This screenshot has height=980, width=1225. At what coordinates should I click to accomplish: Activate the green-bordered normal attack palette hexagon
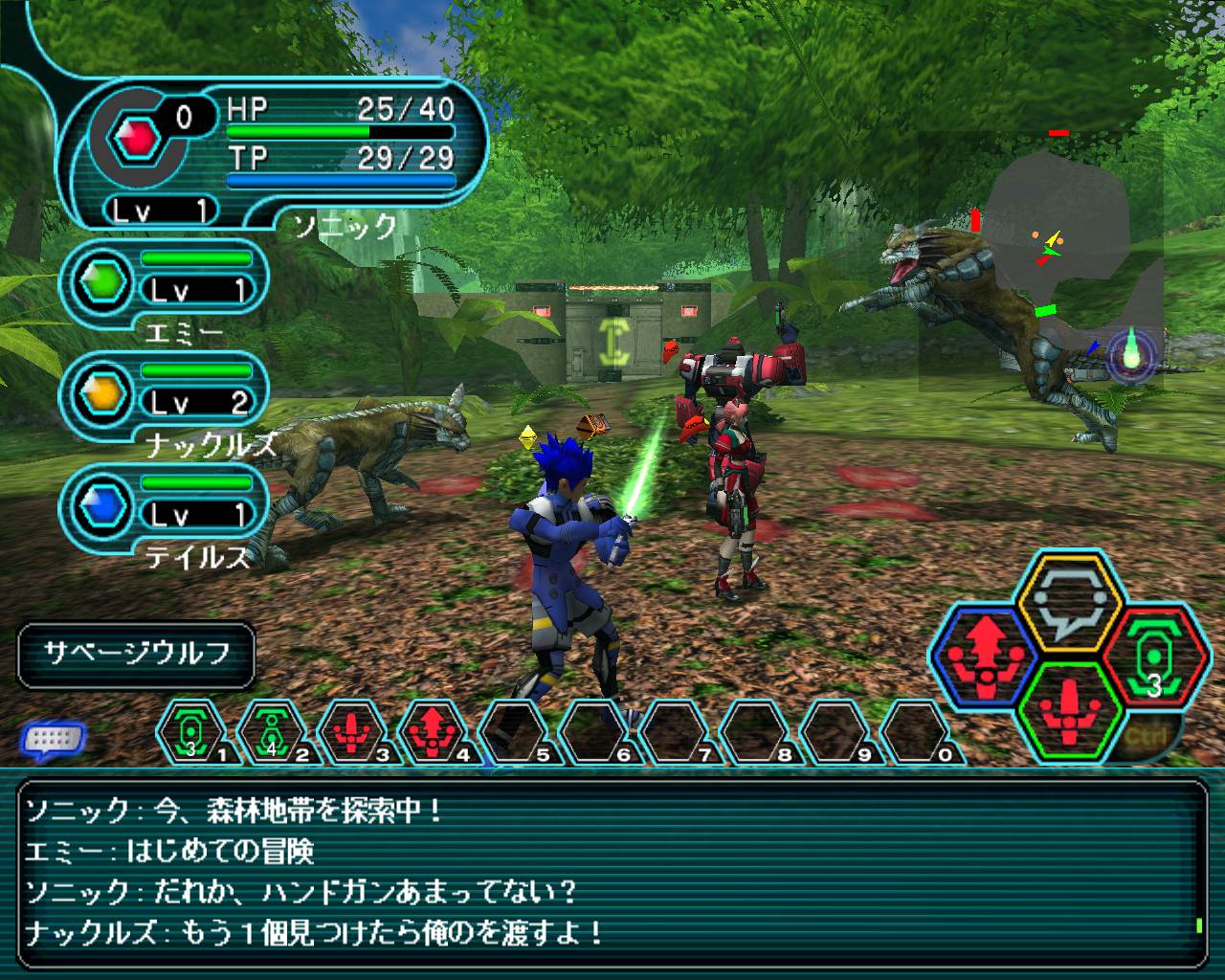pos(1068,706)
